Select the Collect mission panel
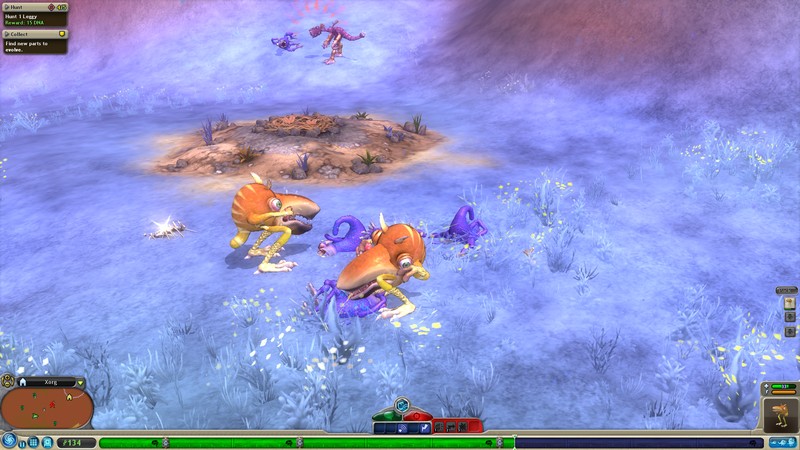The image size is (800, 450). coord(34,38)
